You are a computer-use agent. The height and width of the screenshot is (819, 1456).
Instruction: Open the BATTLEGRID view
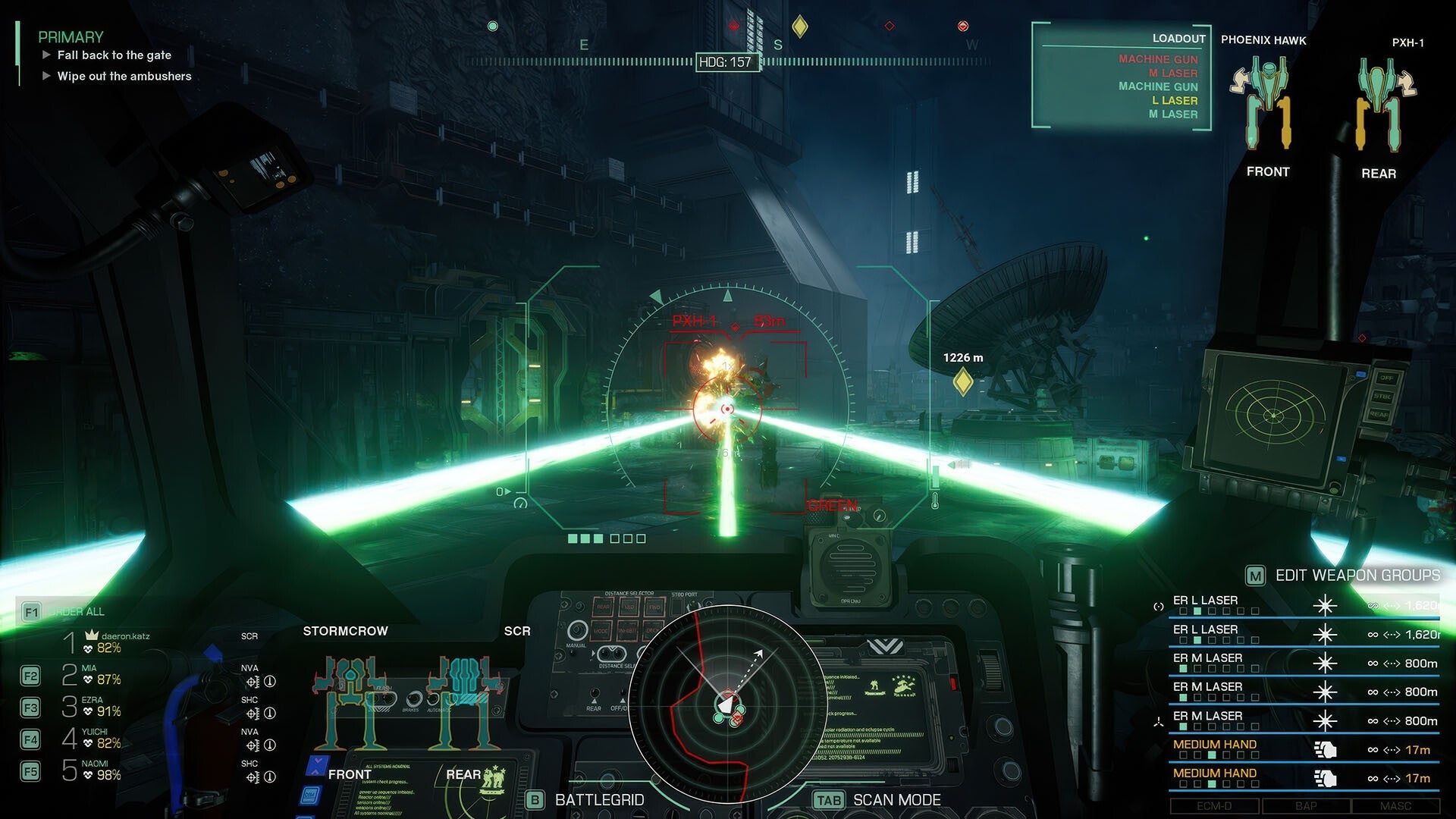tap(533, 799)
